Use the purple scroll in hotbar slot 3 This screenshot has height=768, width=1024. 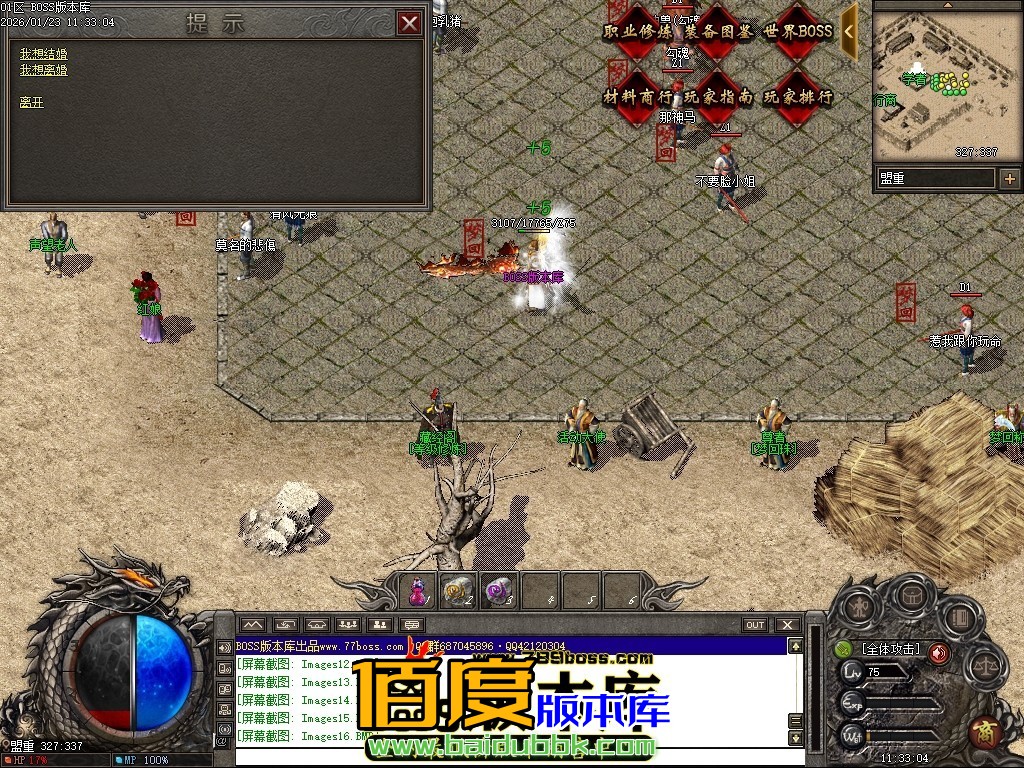498,592
